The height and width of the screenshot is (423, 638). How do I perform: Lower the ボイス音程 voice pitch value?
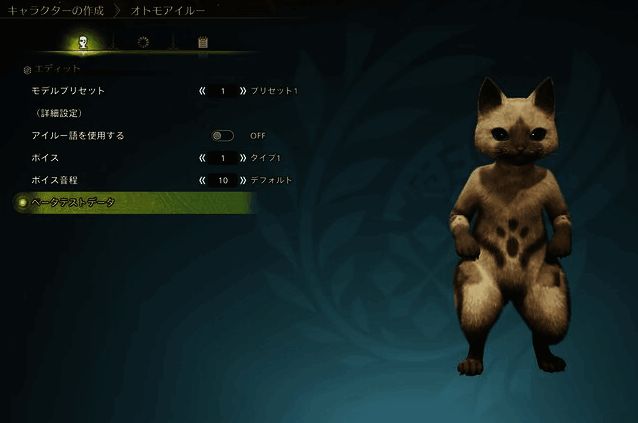[x=203, y=180]
